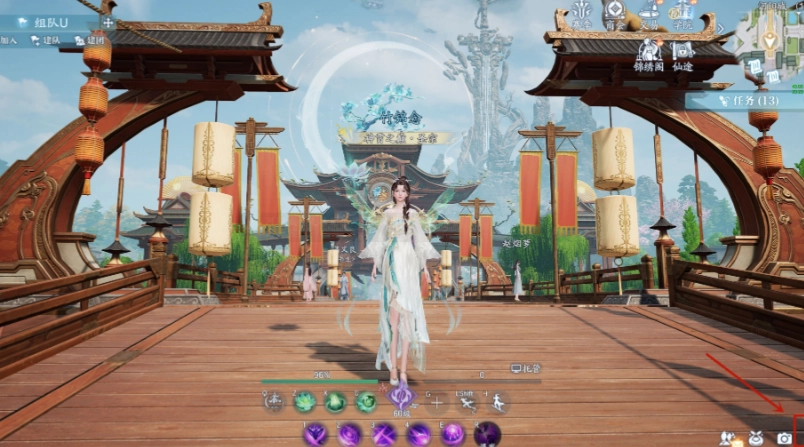
Task: Activate the green lotus skill
Action: 304,402
